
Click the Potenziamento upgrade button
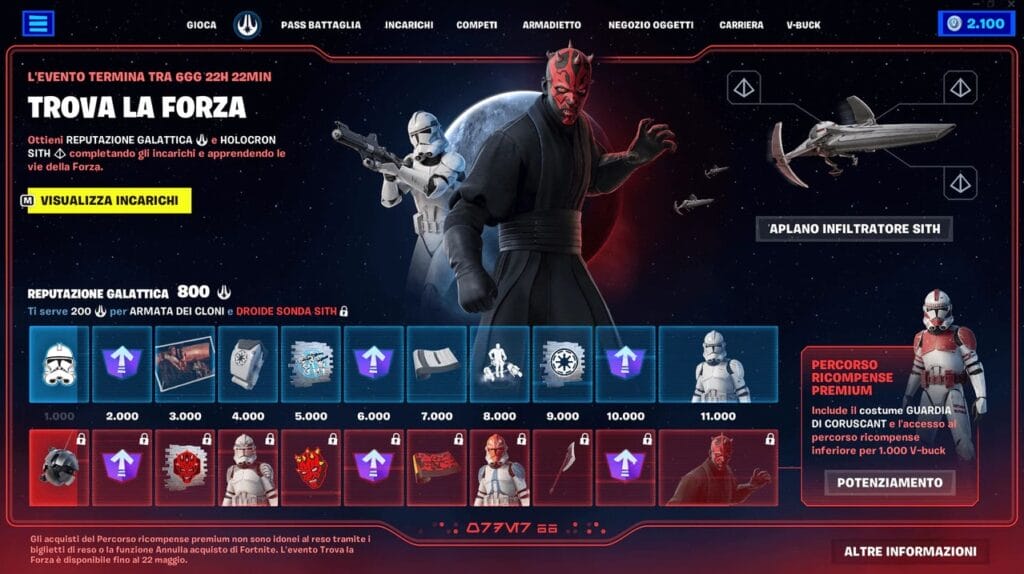[889, 482]
